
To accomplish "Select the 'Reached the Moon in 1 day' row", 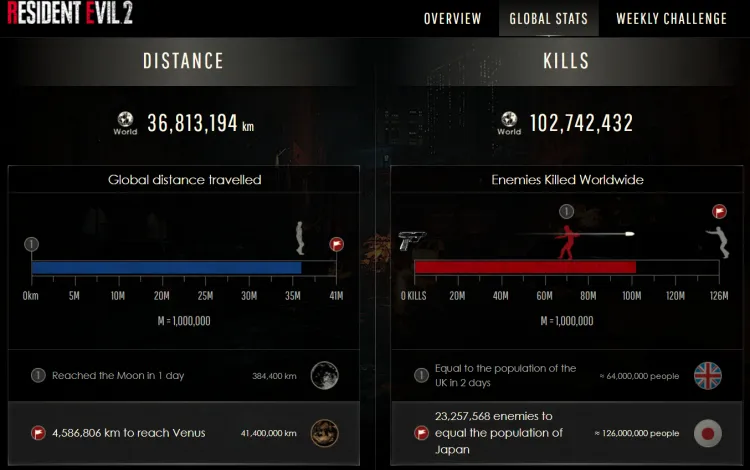I will (184, 376).
